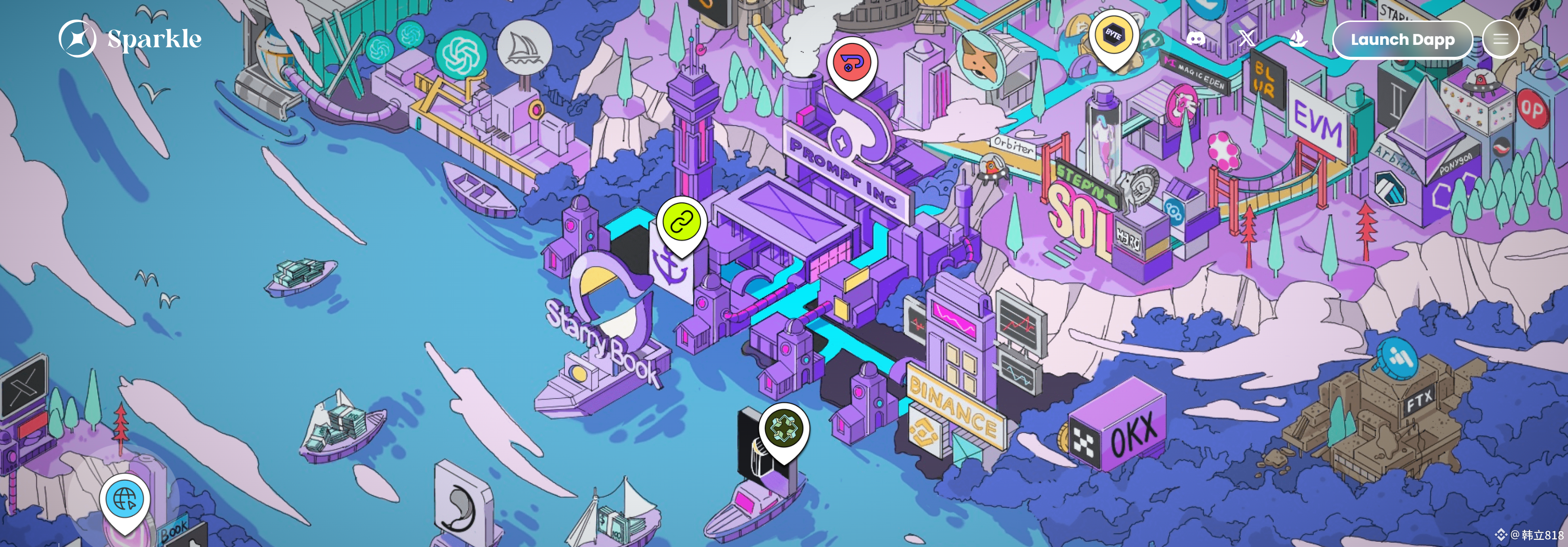Select the red map pin above Prompt Inc
1568x547 pixels.
pos(851,63)
